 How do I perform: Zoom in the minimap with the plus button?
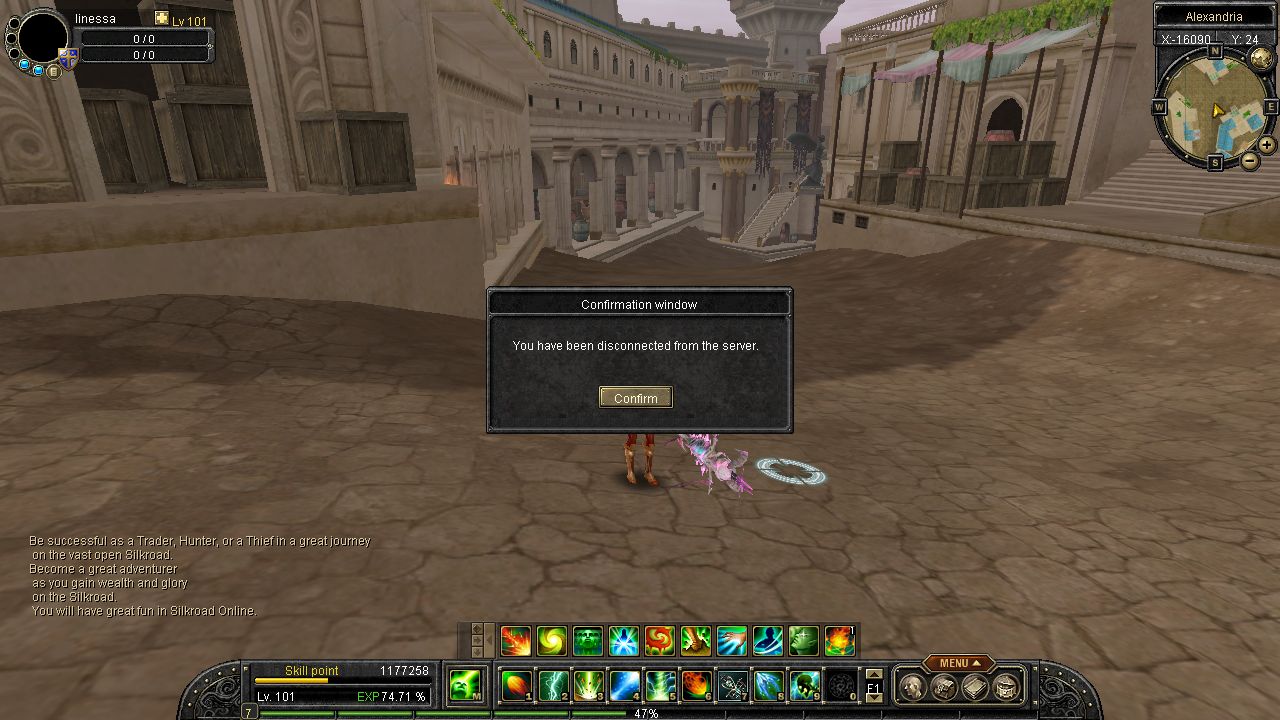[1267, 145]
